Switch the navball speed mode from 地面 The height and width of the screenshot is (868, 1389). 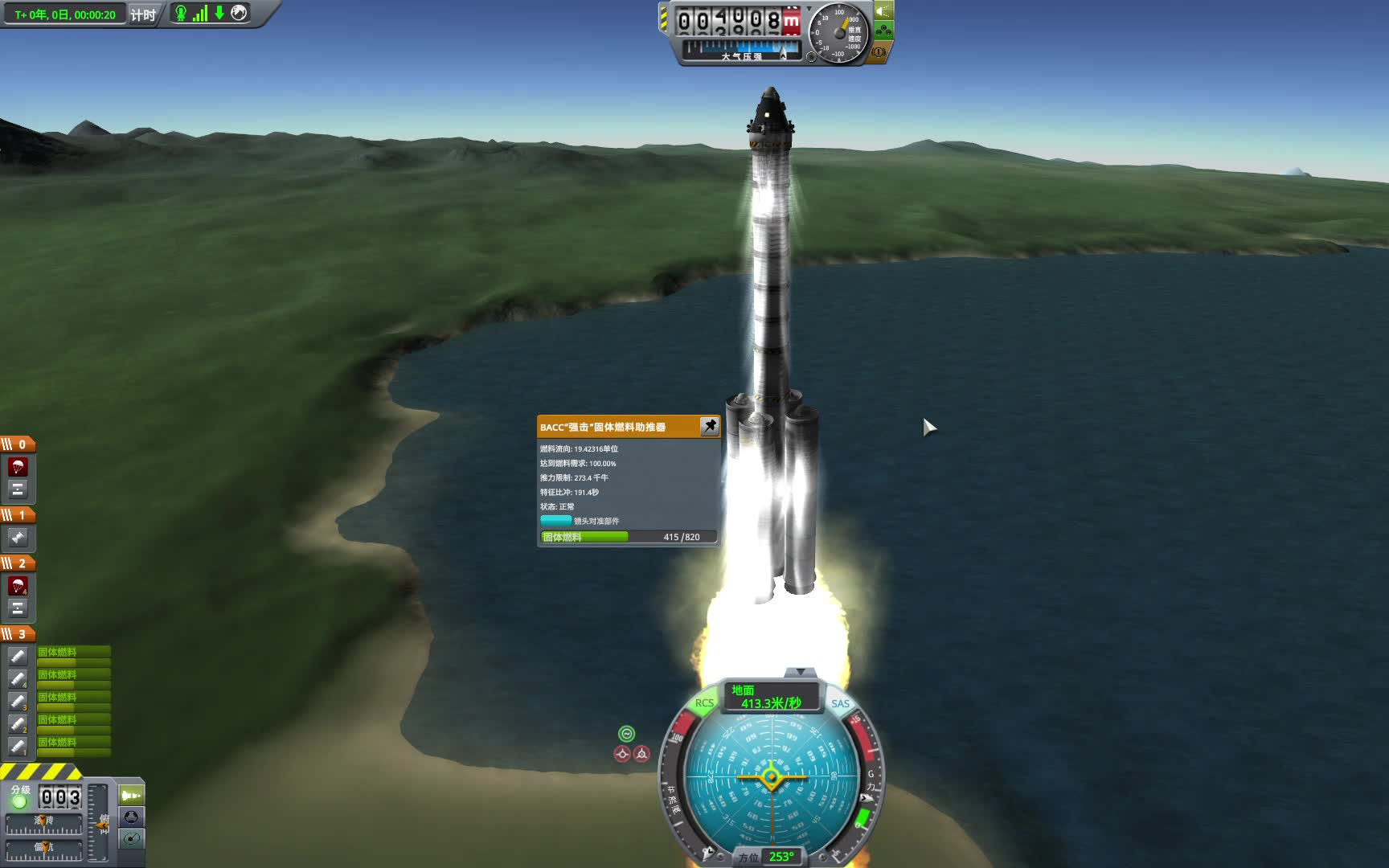coord(770,696)
